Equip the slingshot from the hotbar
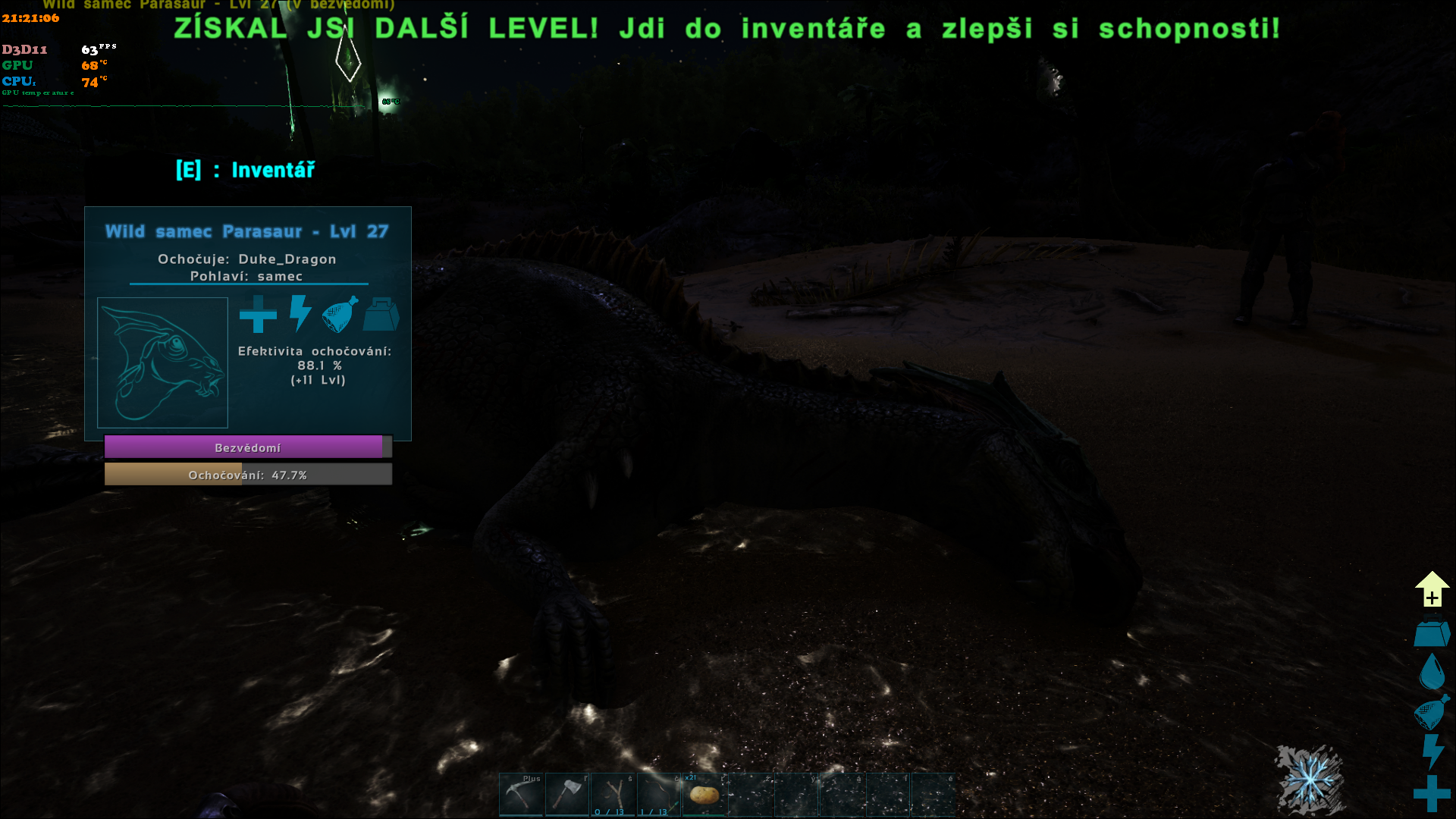Viewport: 1456px width, 819px height. click(x=613, y=794)
